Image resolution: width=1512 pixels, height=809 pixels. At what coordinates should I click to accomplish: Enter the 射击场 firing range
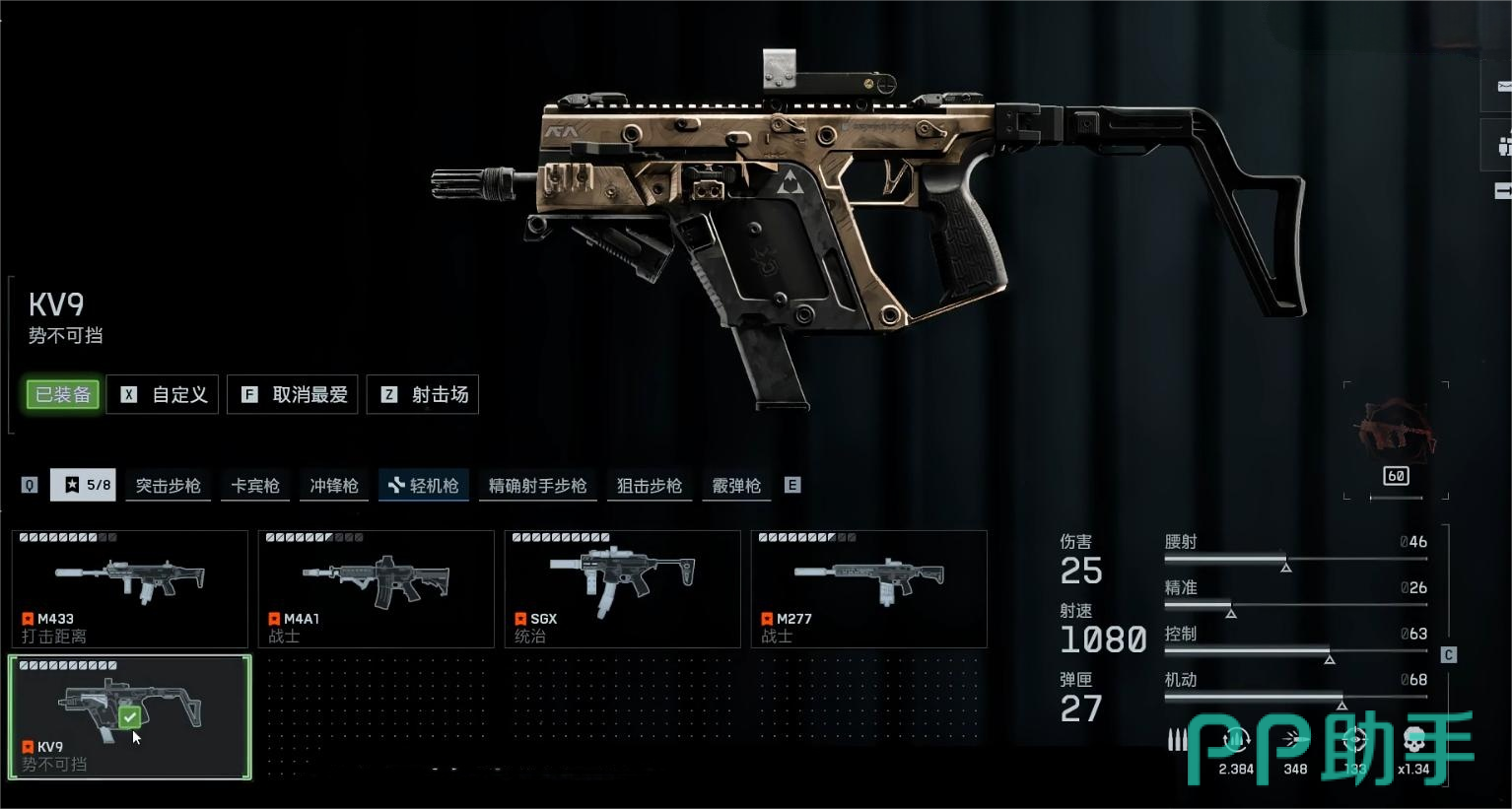click(423, 394)
